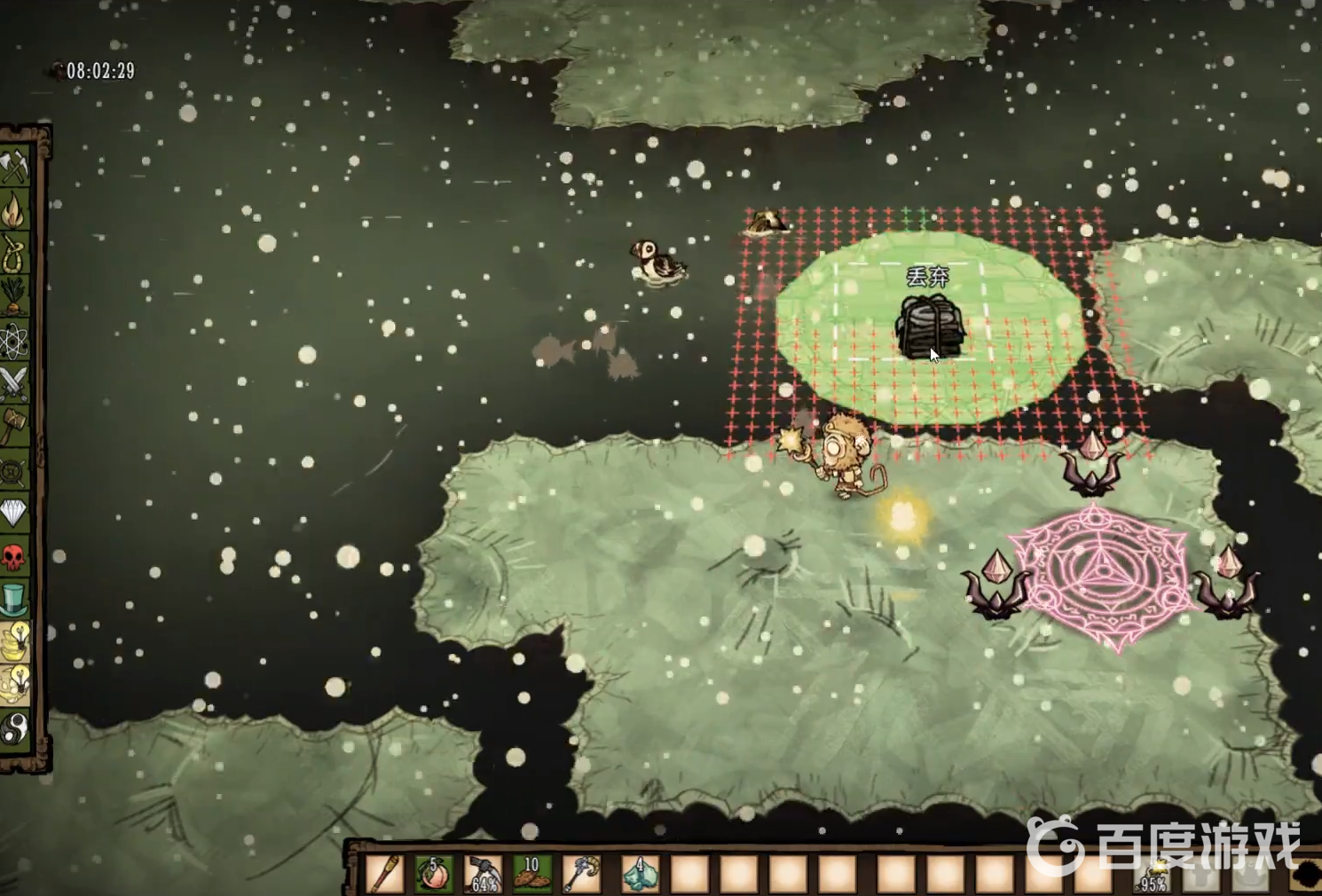Pick the stack of four teal rocks
Screen dimensions: 1322x896
(639, 874)
